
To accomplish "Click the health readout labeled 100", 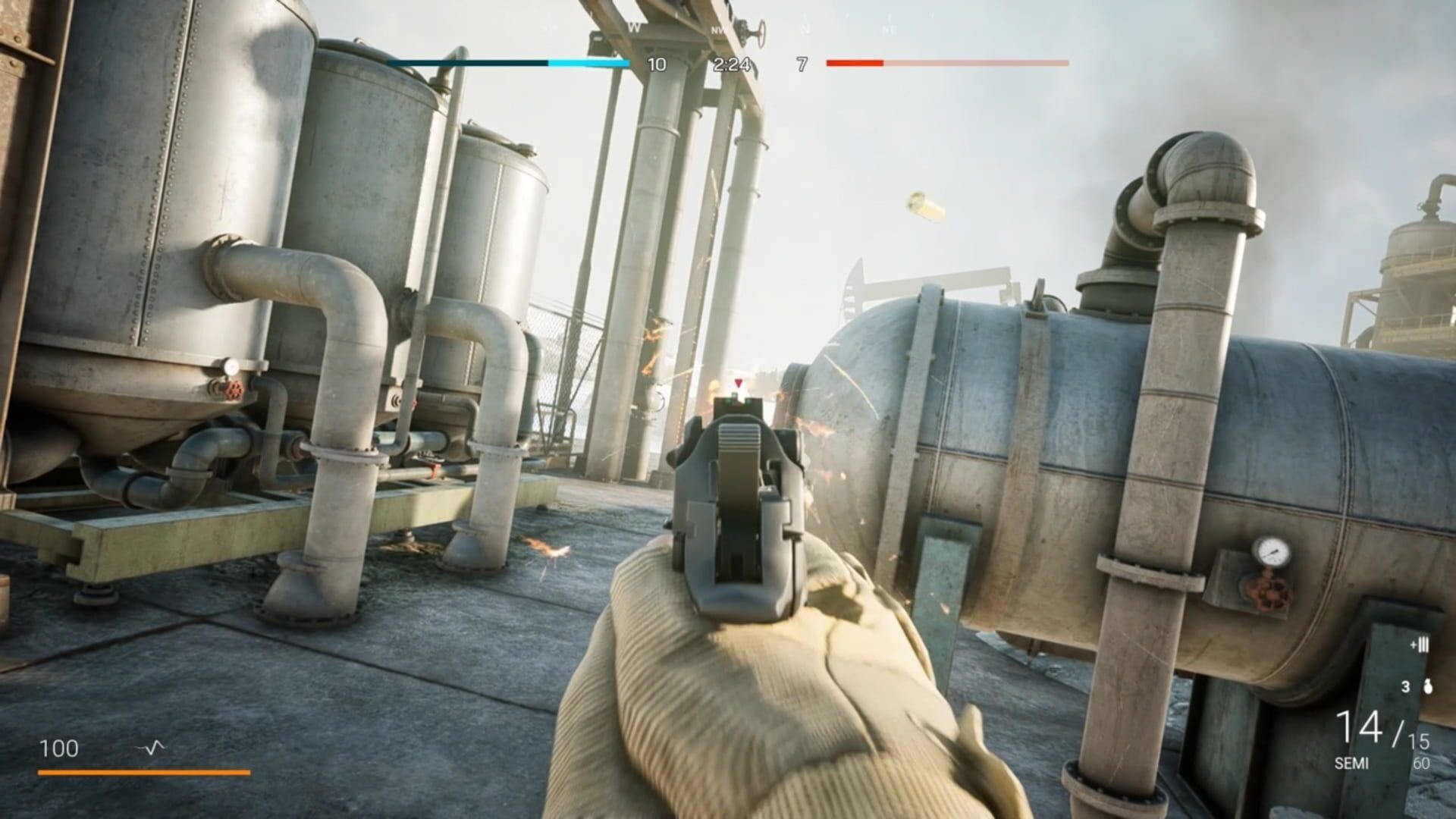I will (61, 746).
